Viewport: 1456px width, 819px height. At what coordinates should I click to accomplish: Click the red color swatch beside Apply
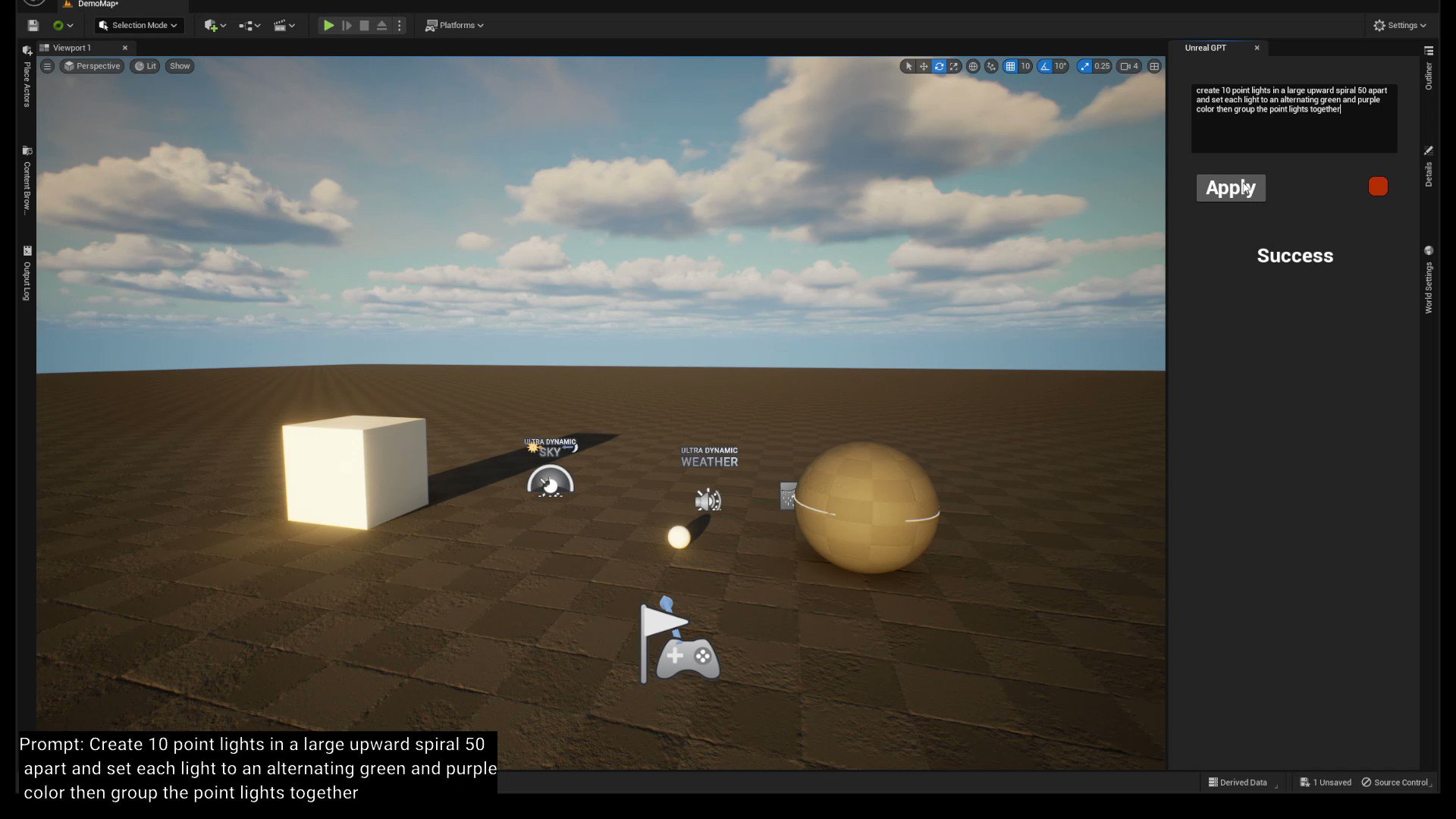coord(1377,186)
